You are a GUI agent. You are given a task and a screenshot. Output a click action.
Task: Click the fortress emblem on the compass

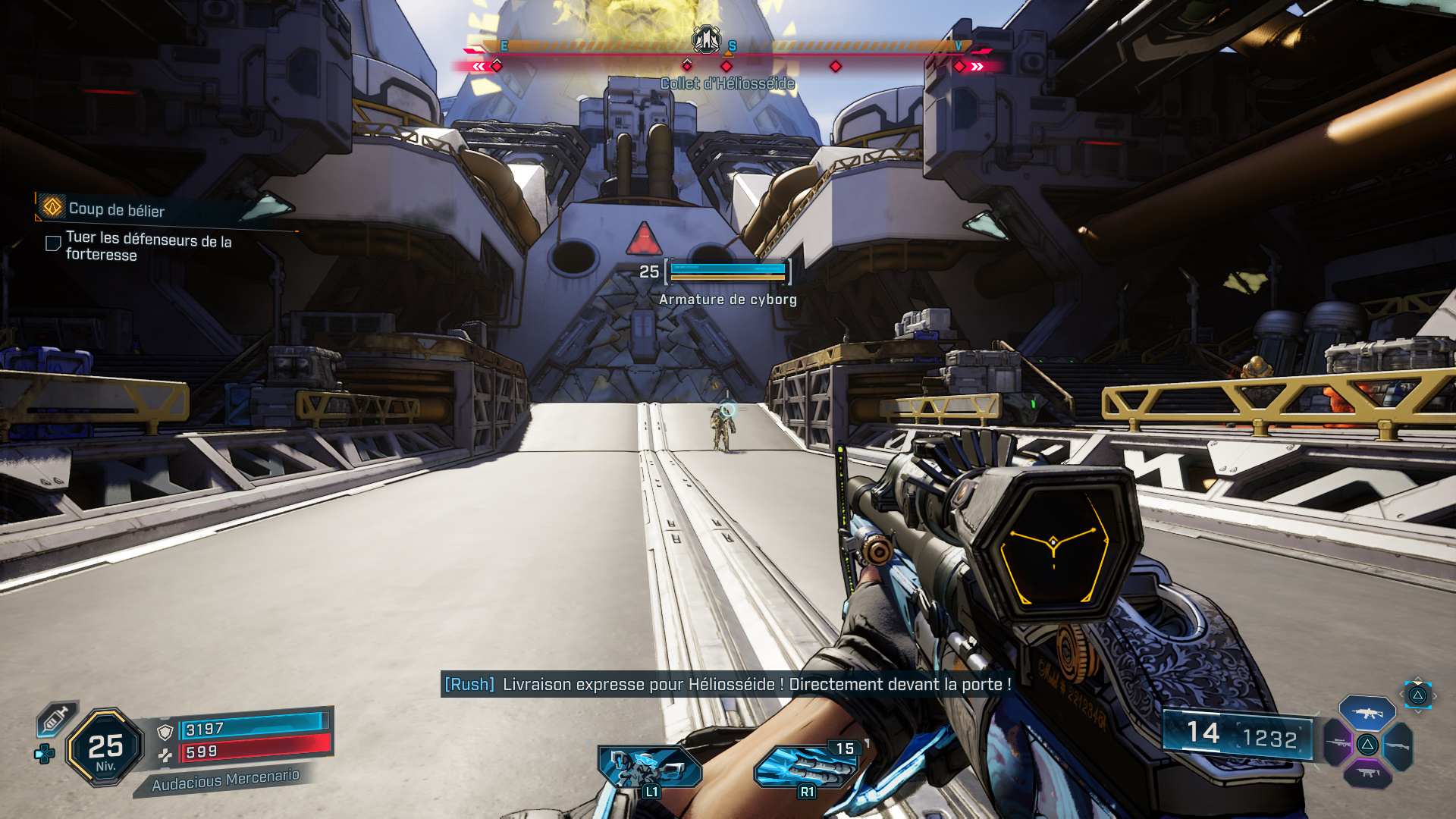pyautogui.click(x=706, y=39)
